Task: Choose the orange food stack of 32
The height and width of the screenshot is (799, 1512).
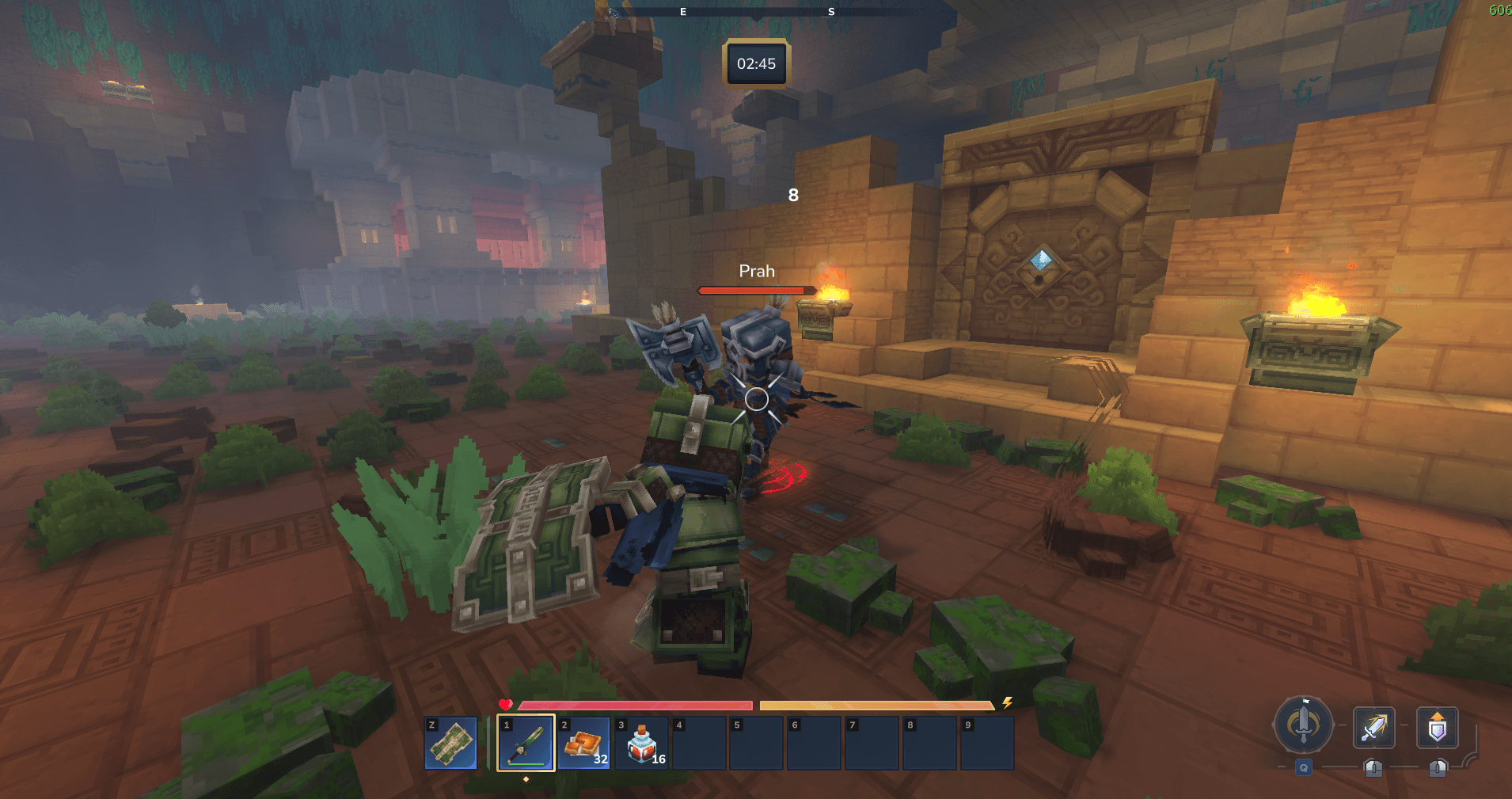Action: coord(584,743)
